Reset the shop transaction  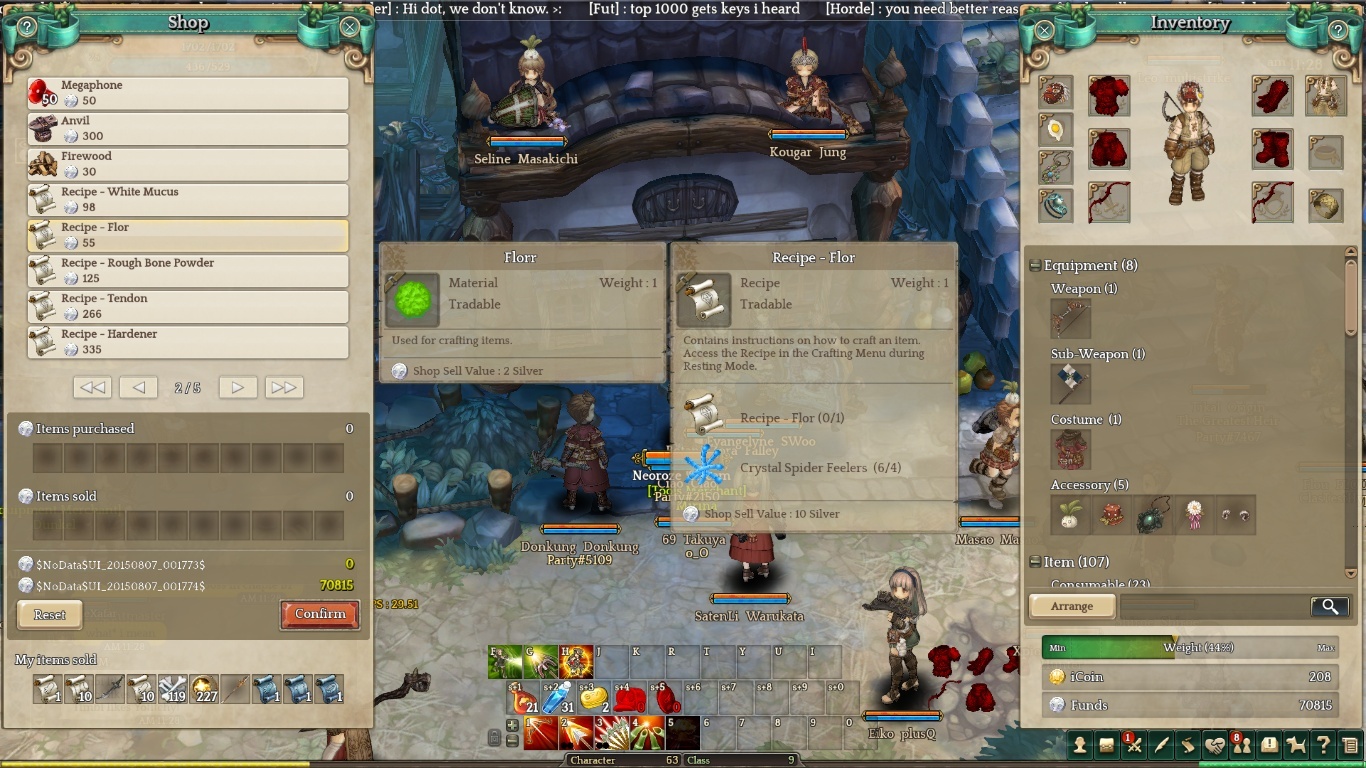(50, 615)
